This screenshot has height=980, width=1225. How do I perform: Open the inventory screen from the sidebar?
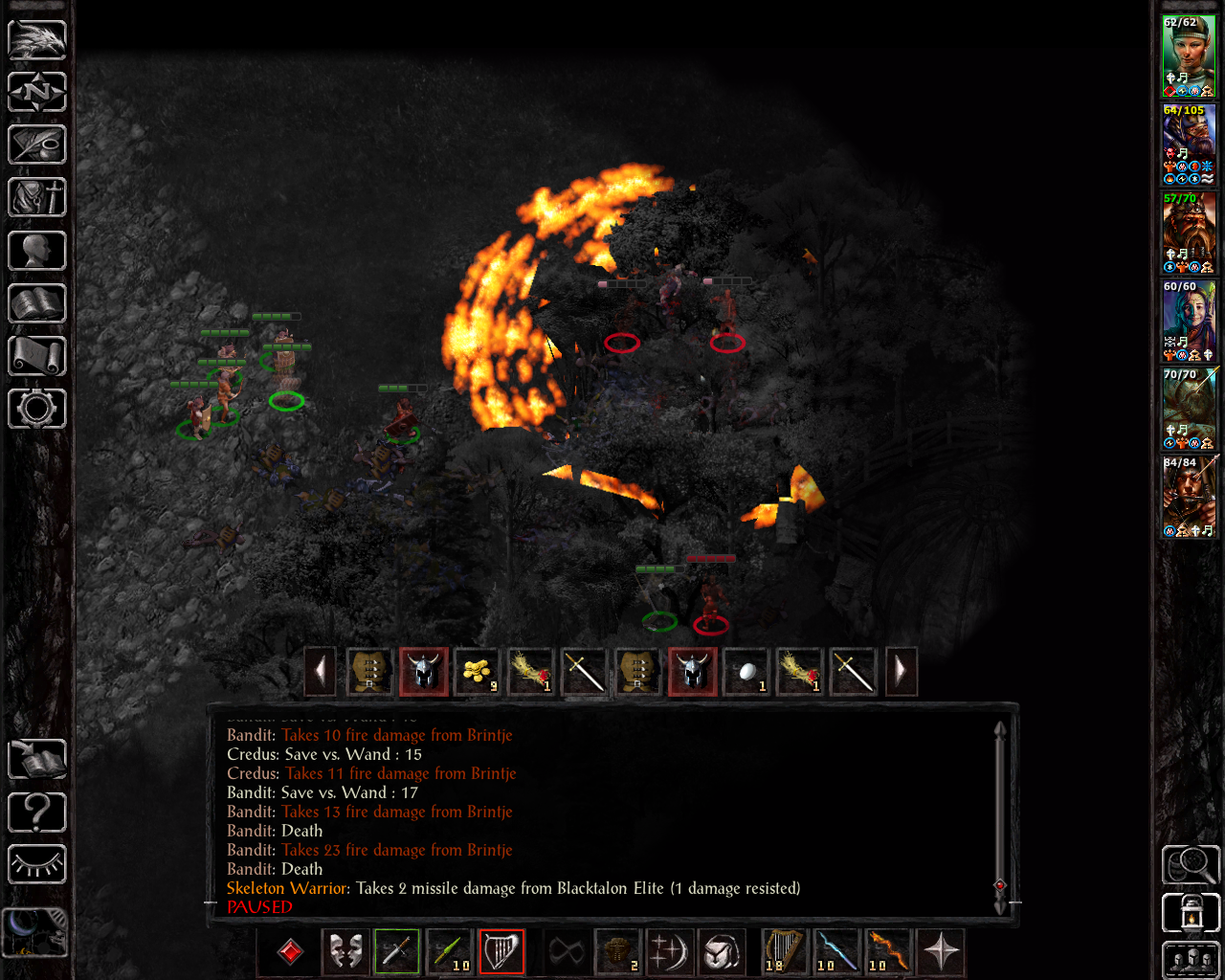pos(37,198)
